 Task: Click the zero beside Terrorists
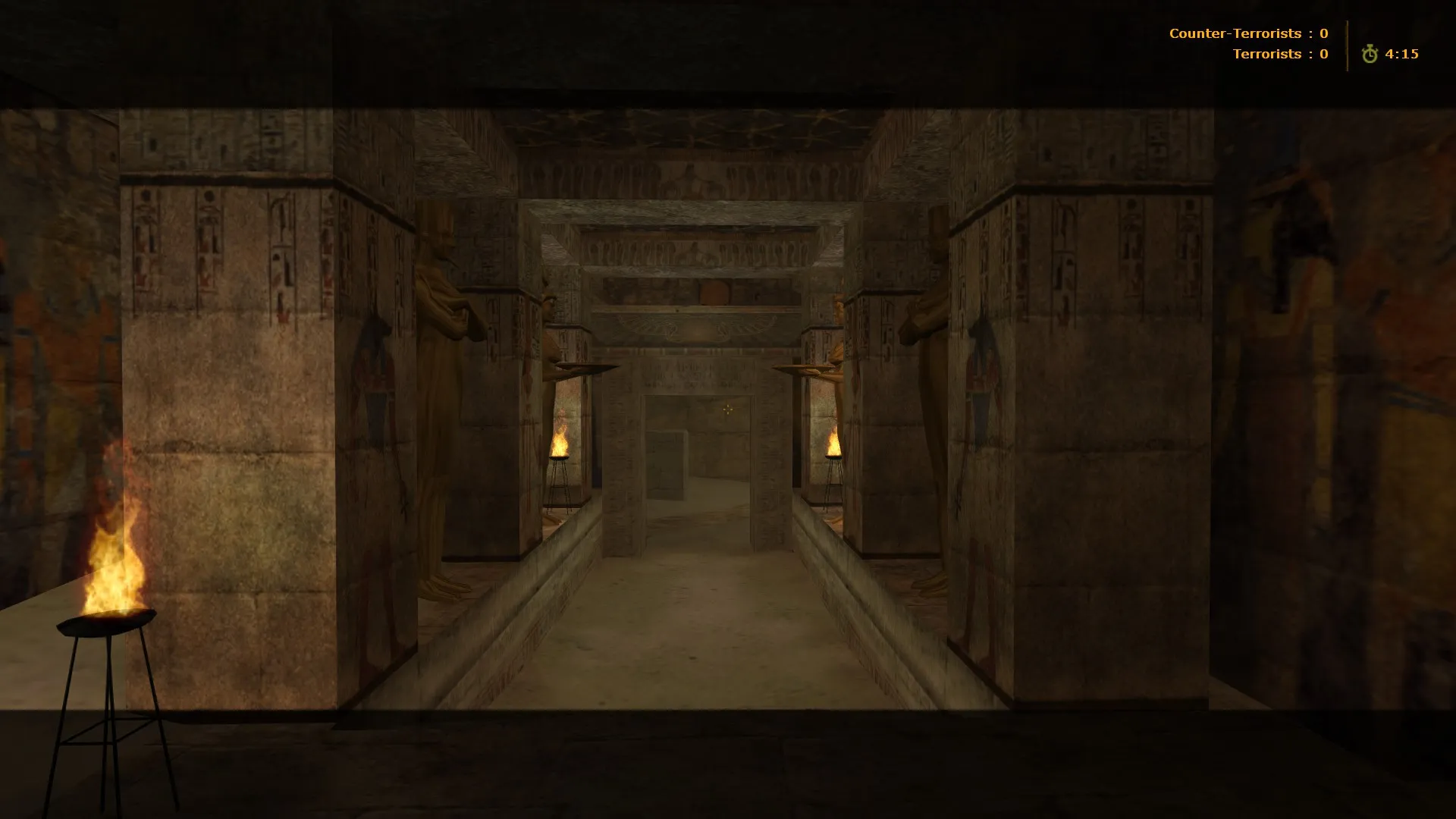tap(1323, 54)
